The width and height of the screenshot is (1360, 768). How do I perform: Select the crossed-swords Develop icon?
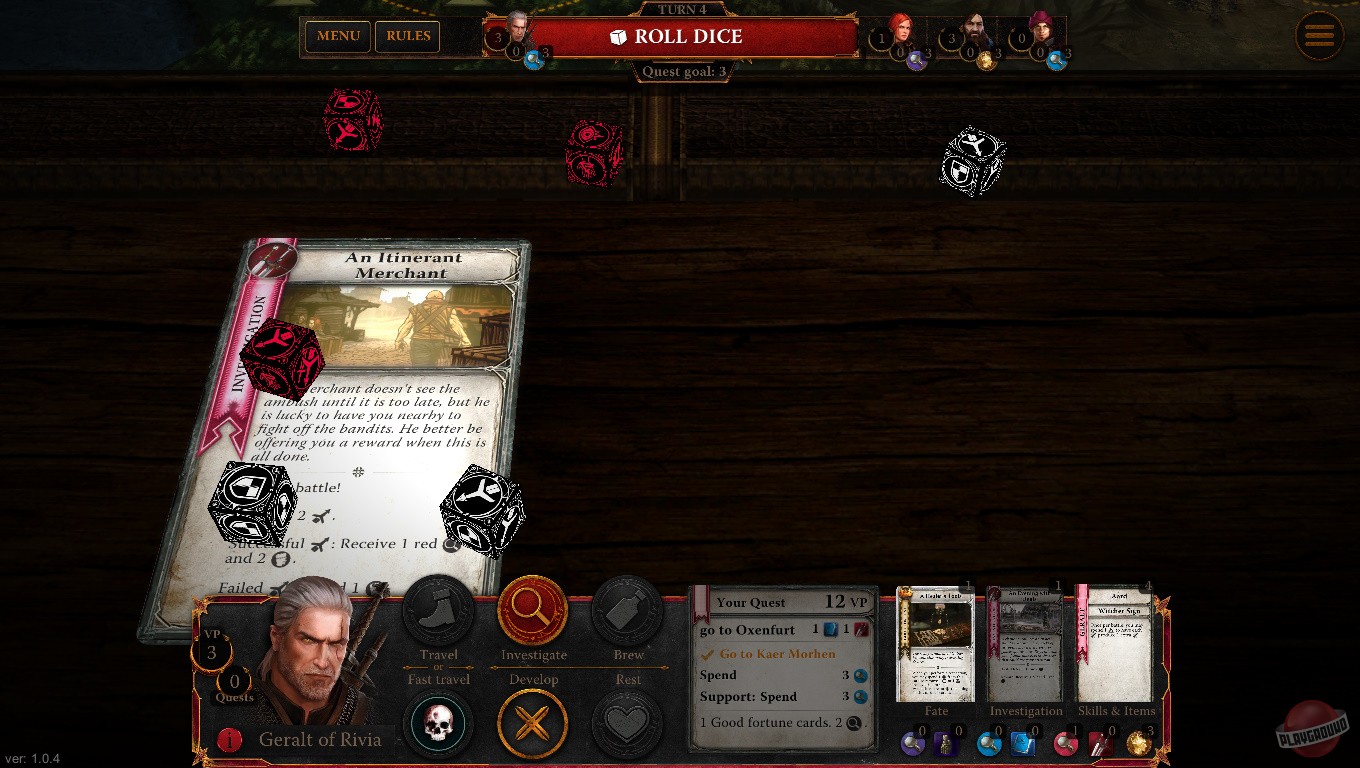[533, 723]
